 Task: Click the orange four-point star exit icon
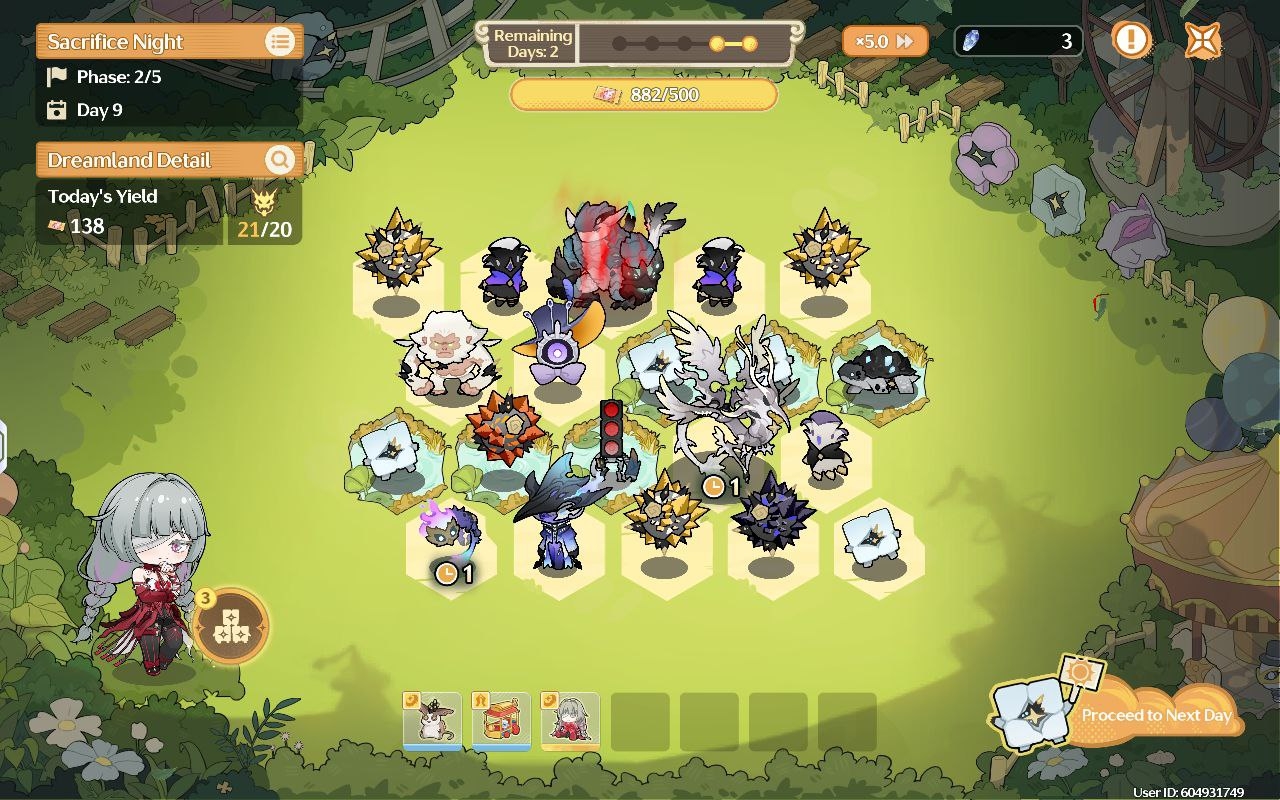click(x=1202, y=41)
